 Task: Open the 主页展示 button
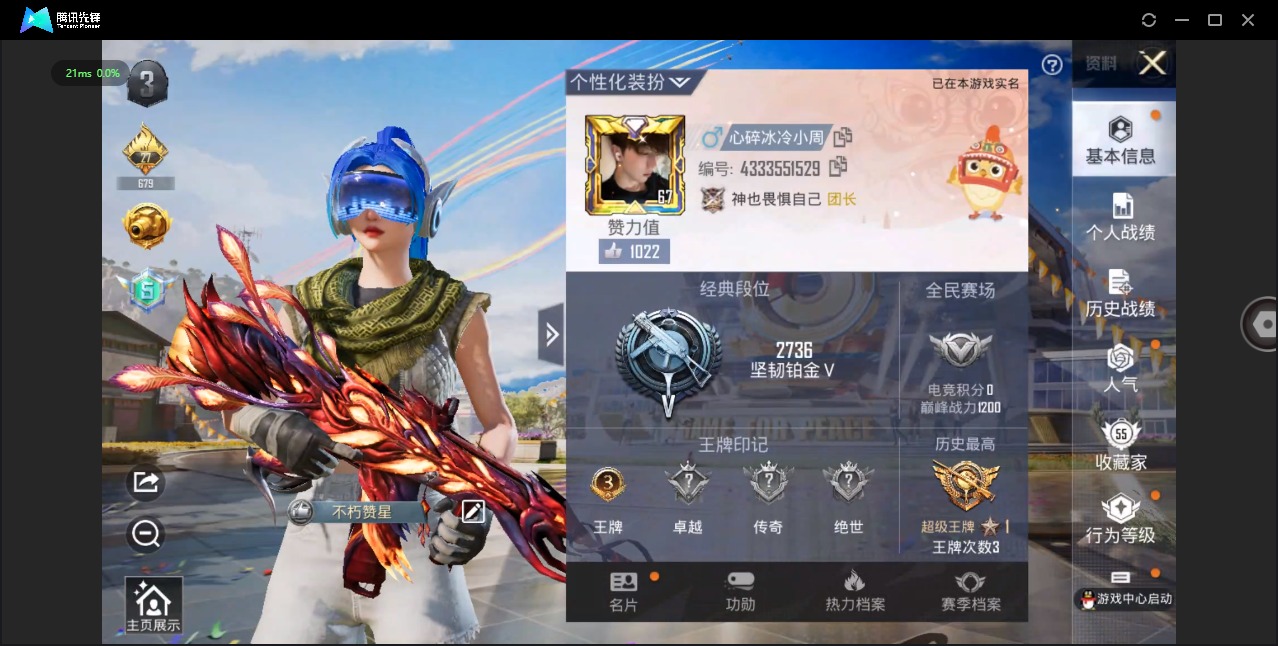click(153, 607)
